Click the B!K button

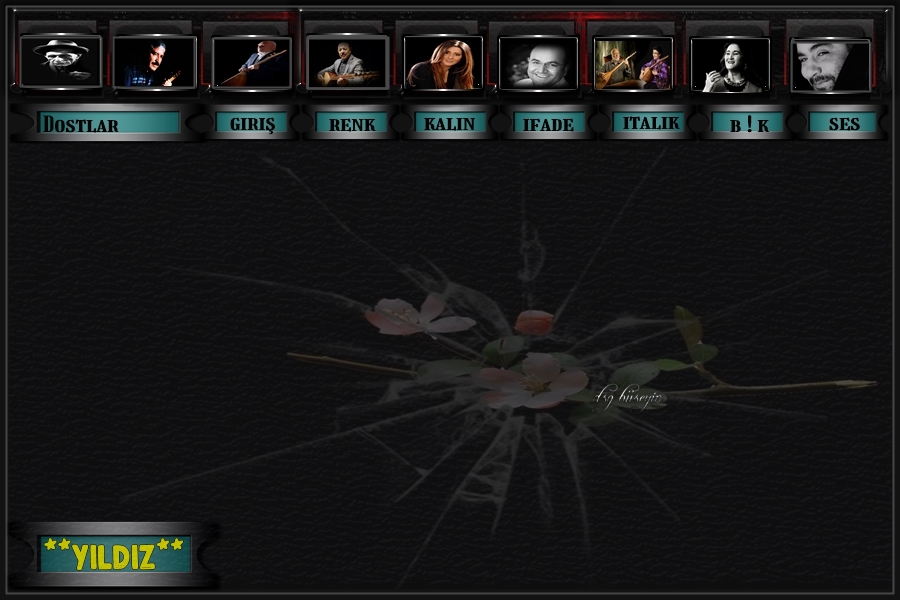click(748, 124)
